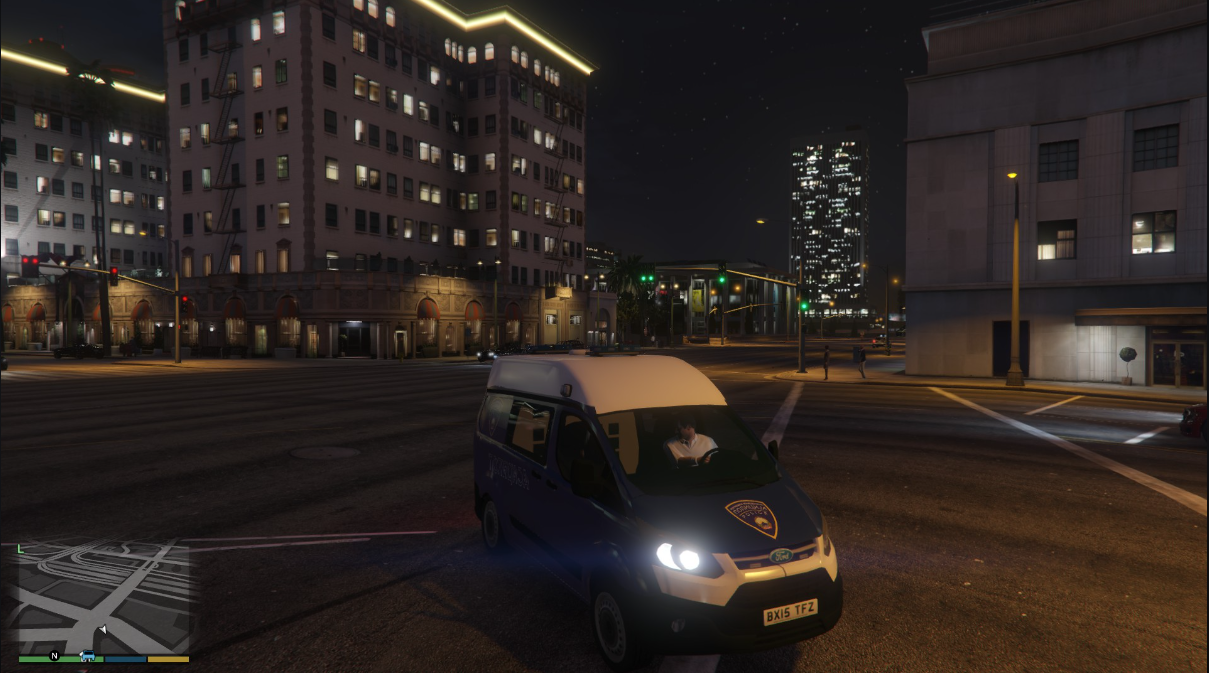Click the north compass marker
The height and width of the screenshot is (673, 1209).
point(54,656)
